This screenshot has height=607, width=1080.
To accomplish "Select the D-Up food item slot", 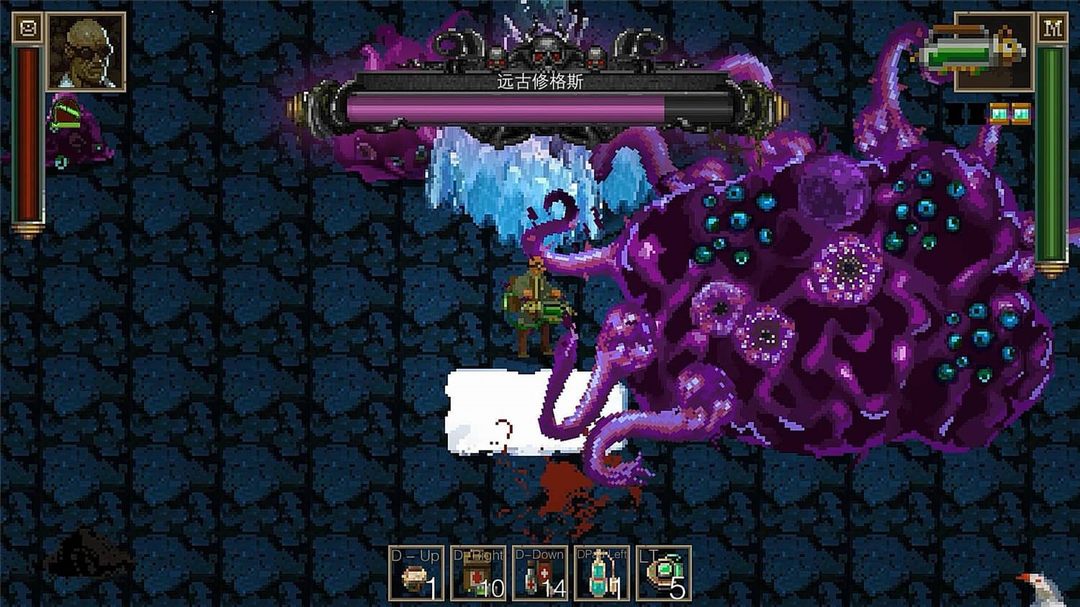I will pos(415,573).
